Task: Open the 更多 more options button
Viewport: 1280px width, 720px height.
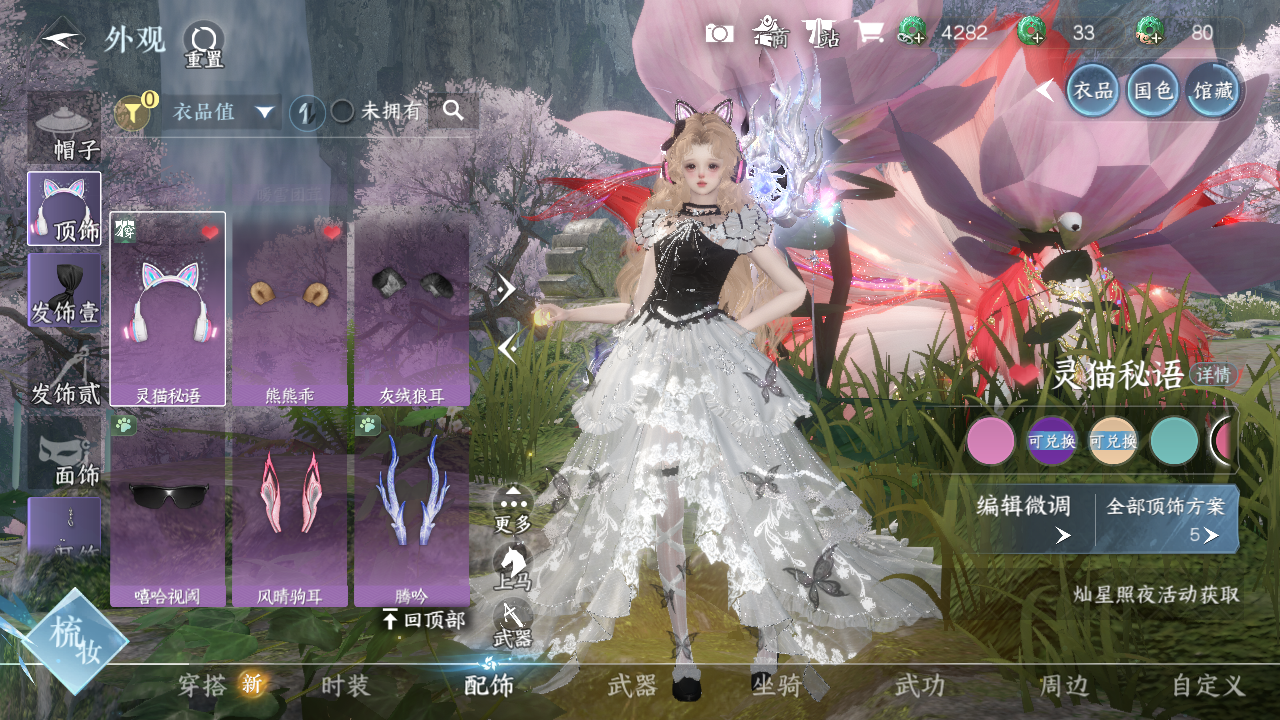Action: 514,508
